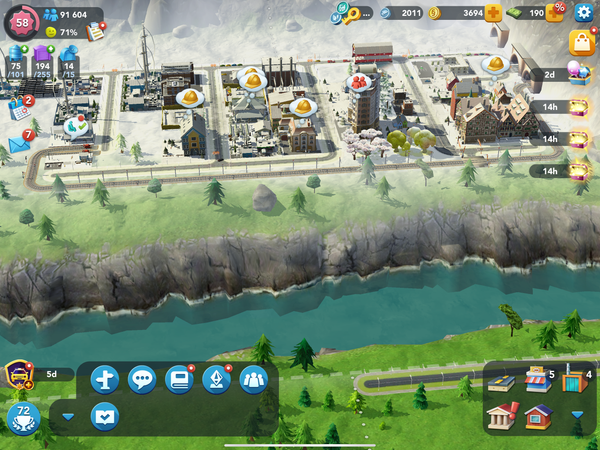Open the signpost travel menu
Screen dimensions: 600x450
(105, 380)
